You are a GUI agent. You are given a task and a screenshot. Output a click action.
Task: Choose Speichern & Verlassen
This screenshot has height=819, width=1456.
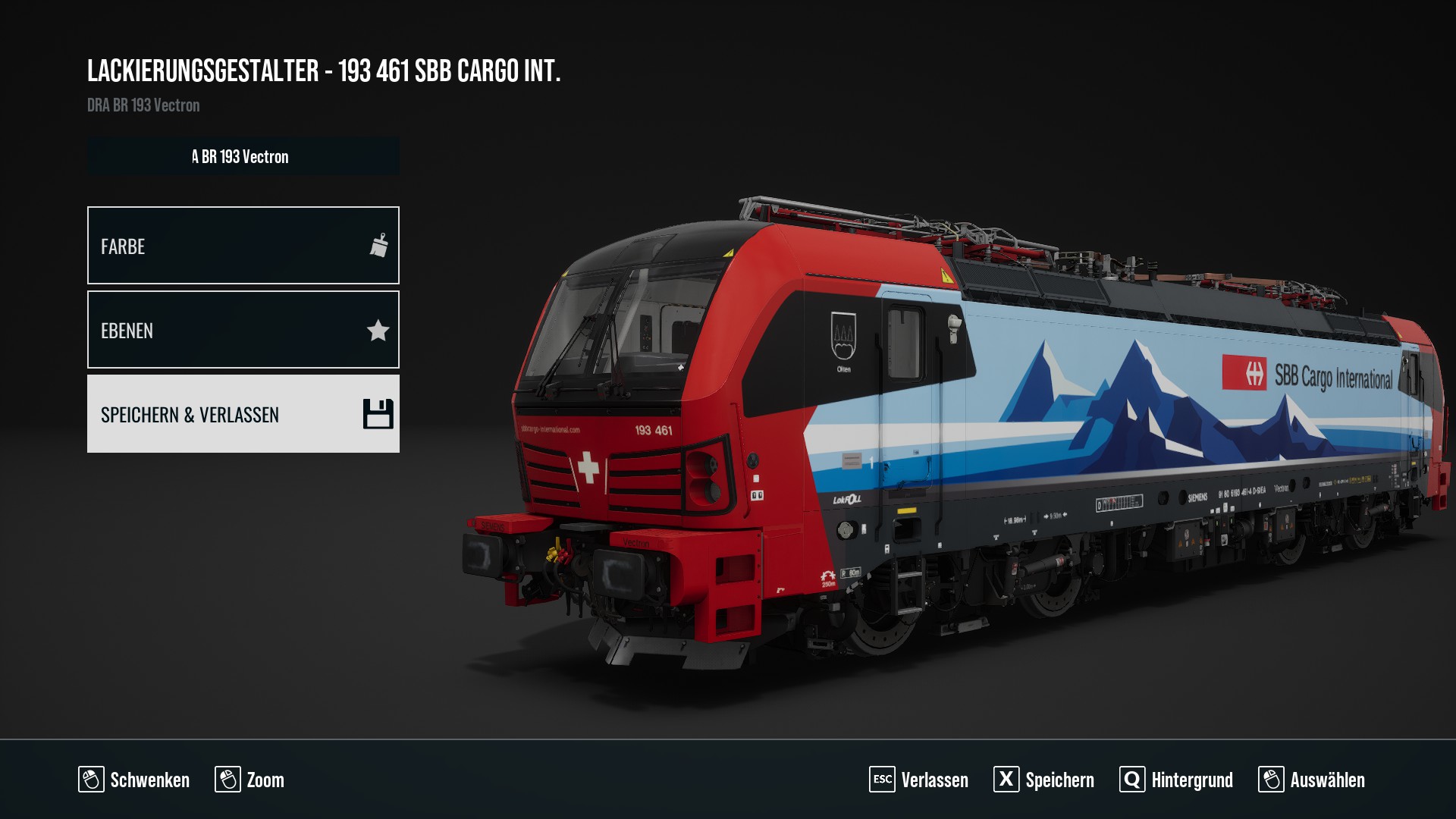pos(243,414)
